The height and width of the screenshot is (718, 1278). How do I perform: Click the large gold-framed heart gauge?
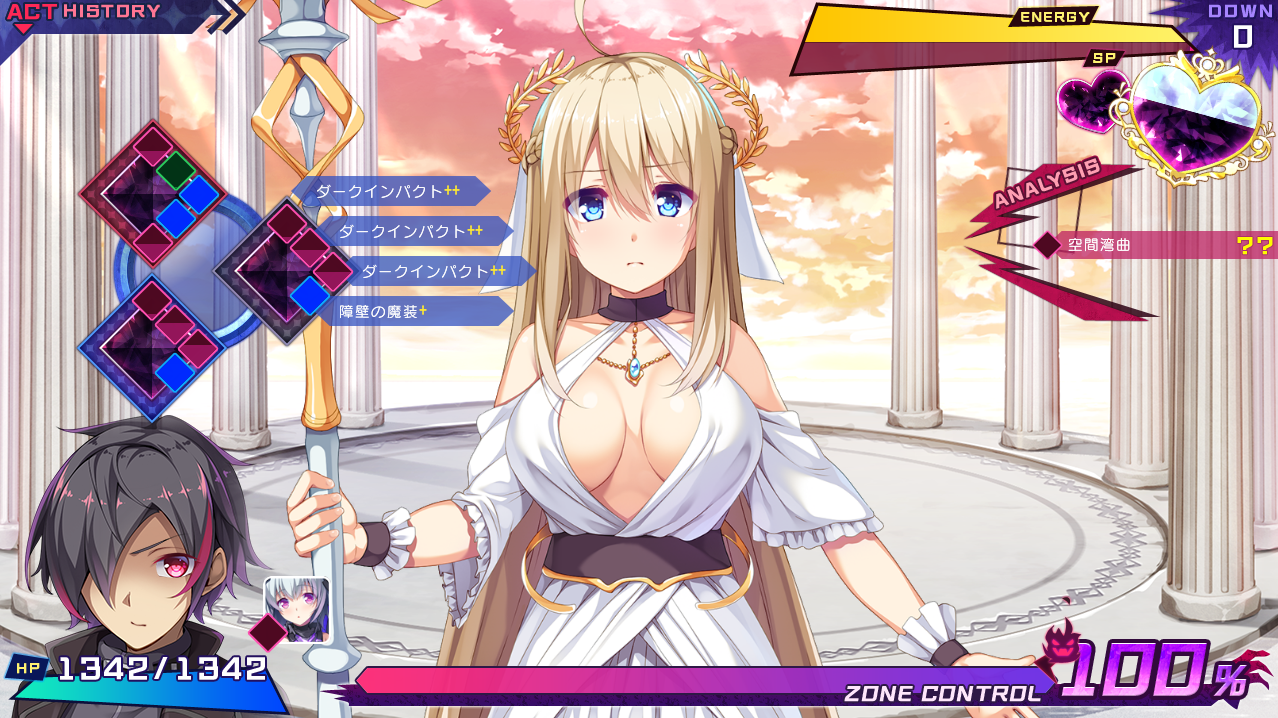(x=1189, y=122)
